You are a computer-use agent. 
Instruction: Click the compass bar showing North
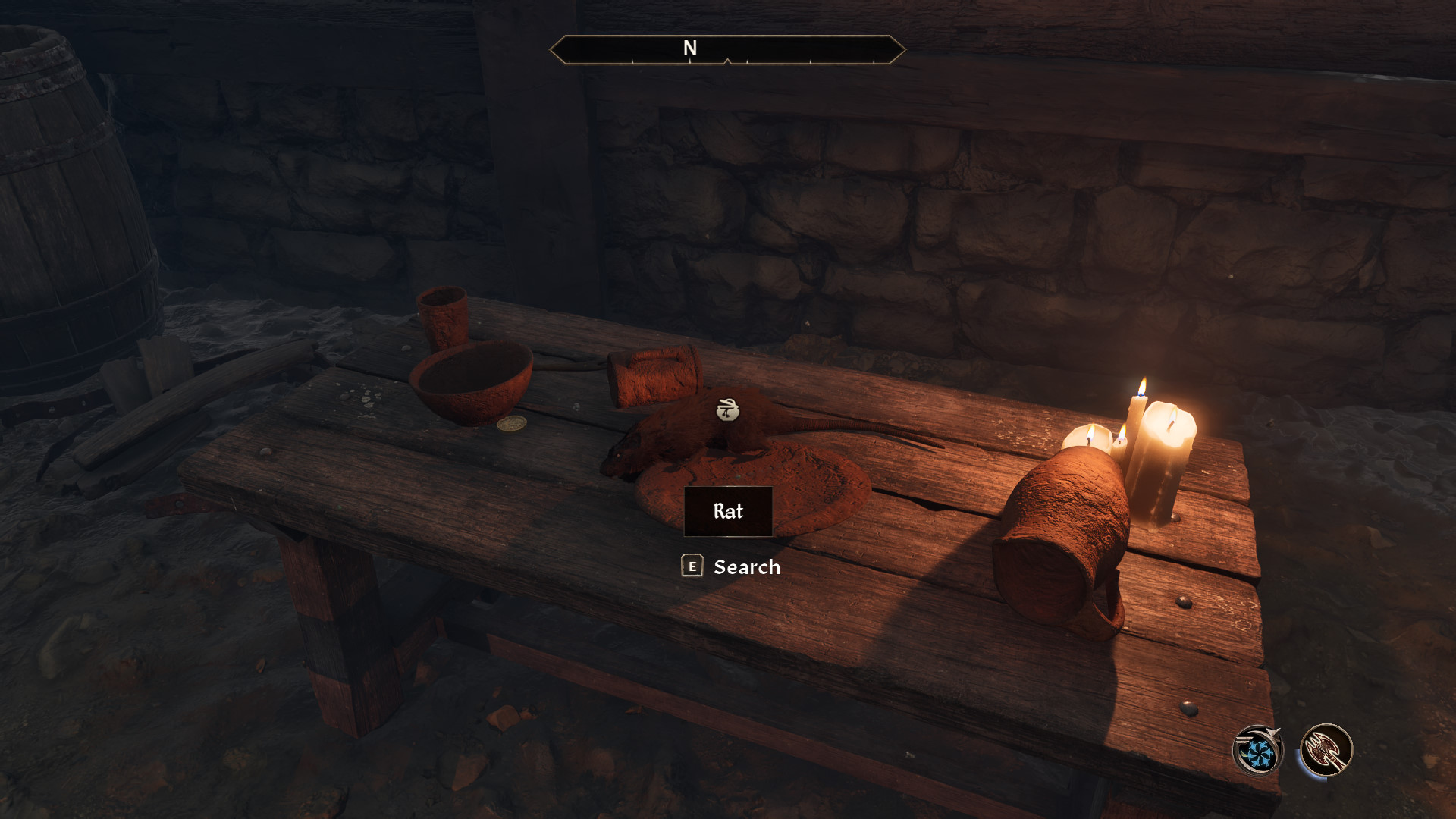pos(727,49)
